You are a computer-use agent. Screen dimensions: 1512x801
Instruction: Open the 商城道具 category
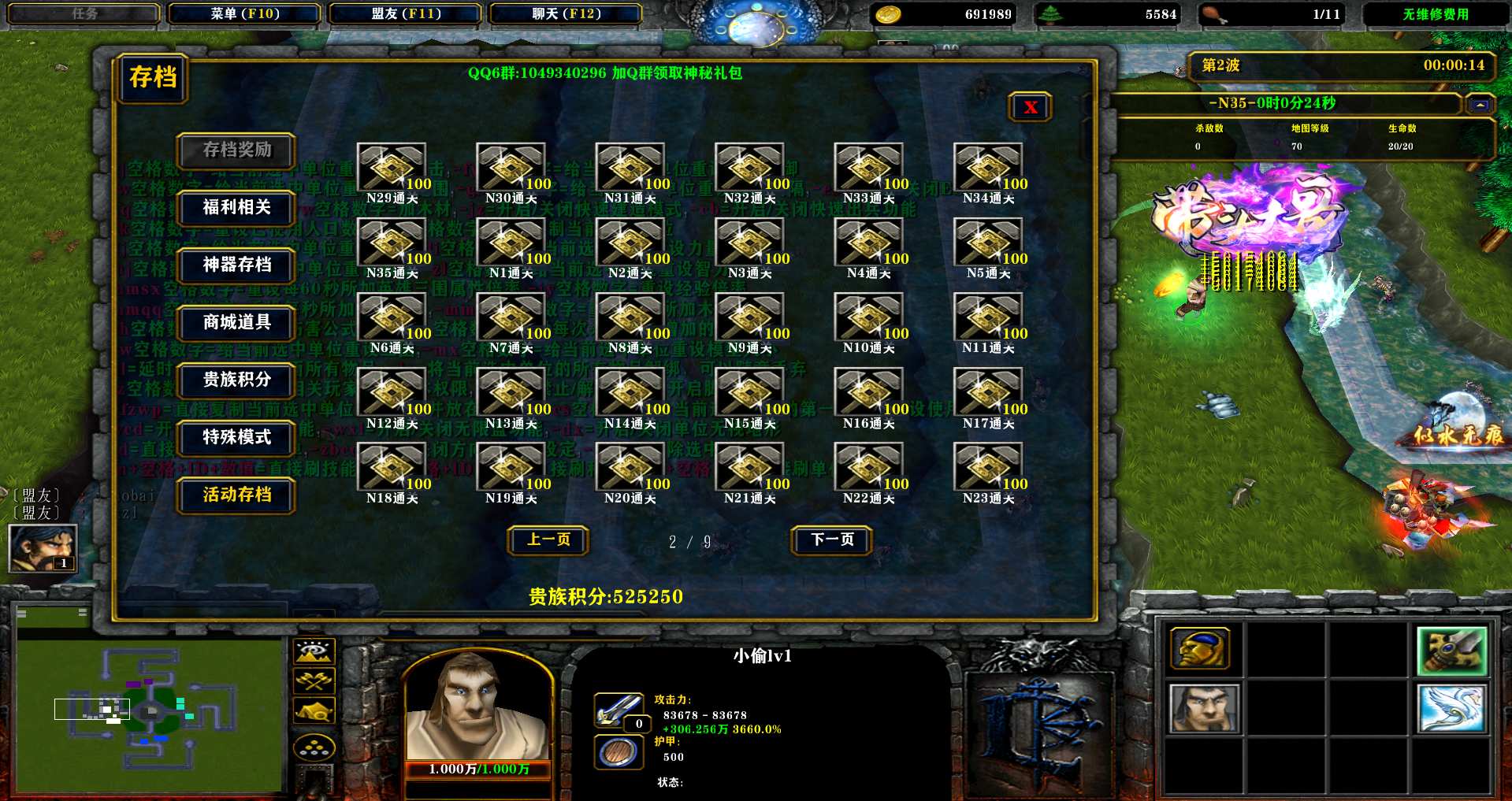[236, 322]
